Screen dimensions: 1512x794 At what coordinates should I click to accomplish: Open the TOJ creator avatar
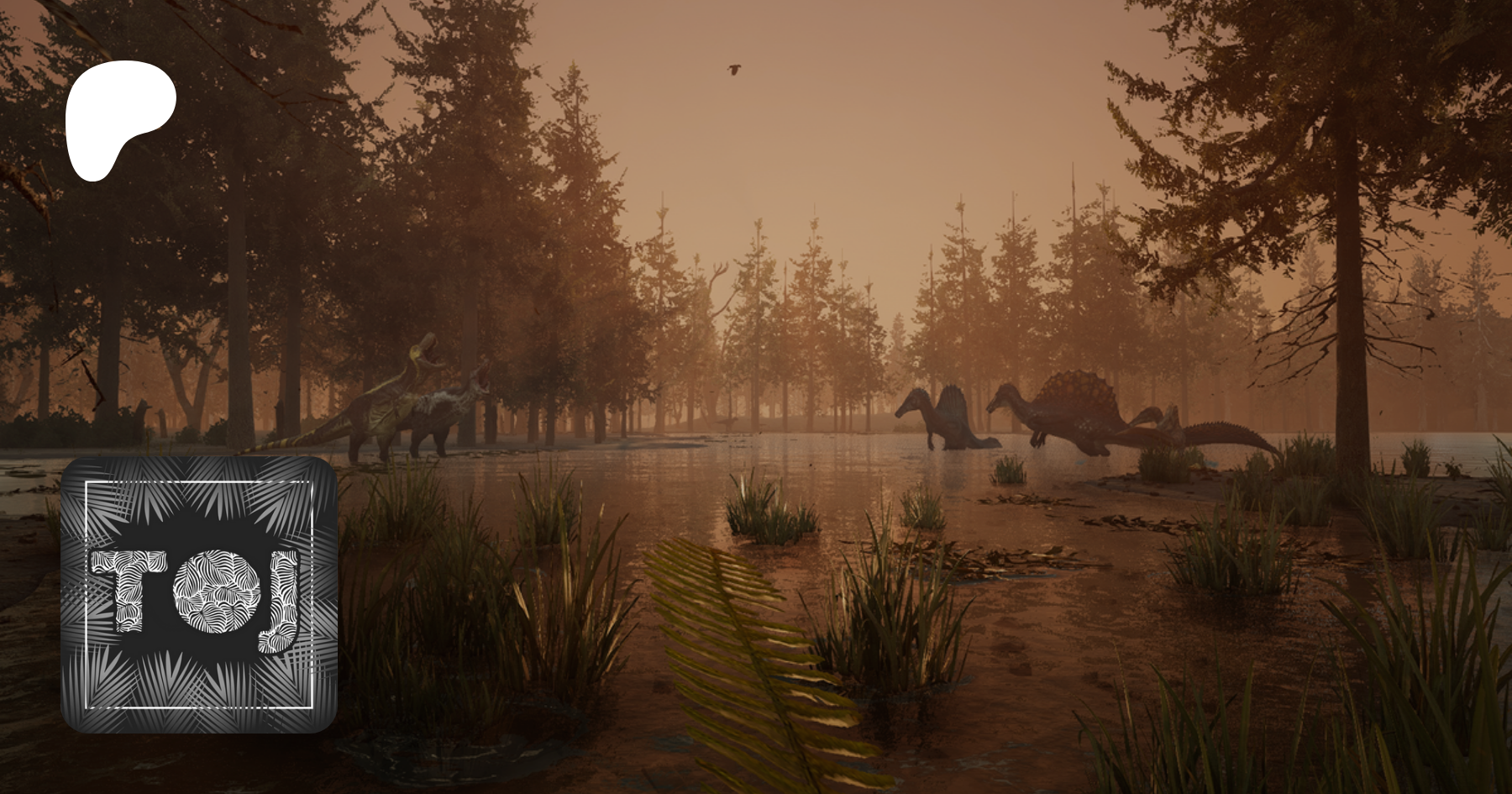(x=199, y=594)
